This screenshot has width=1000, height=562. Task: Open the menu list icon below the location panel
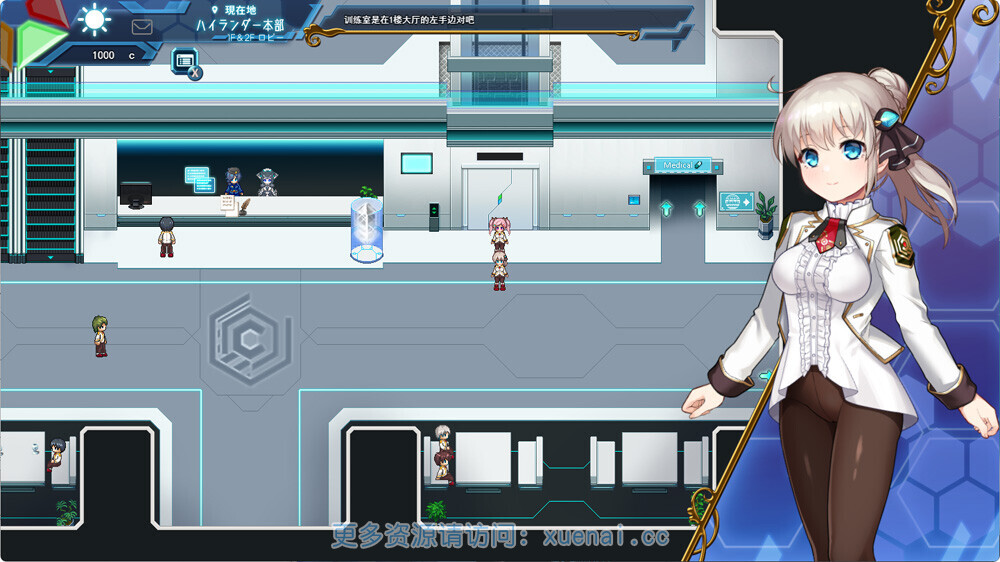point(184,61)
